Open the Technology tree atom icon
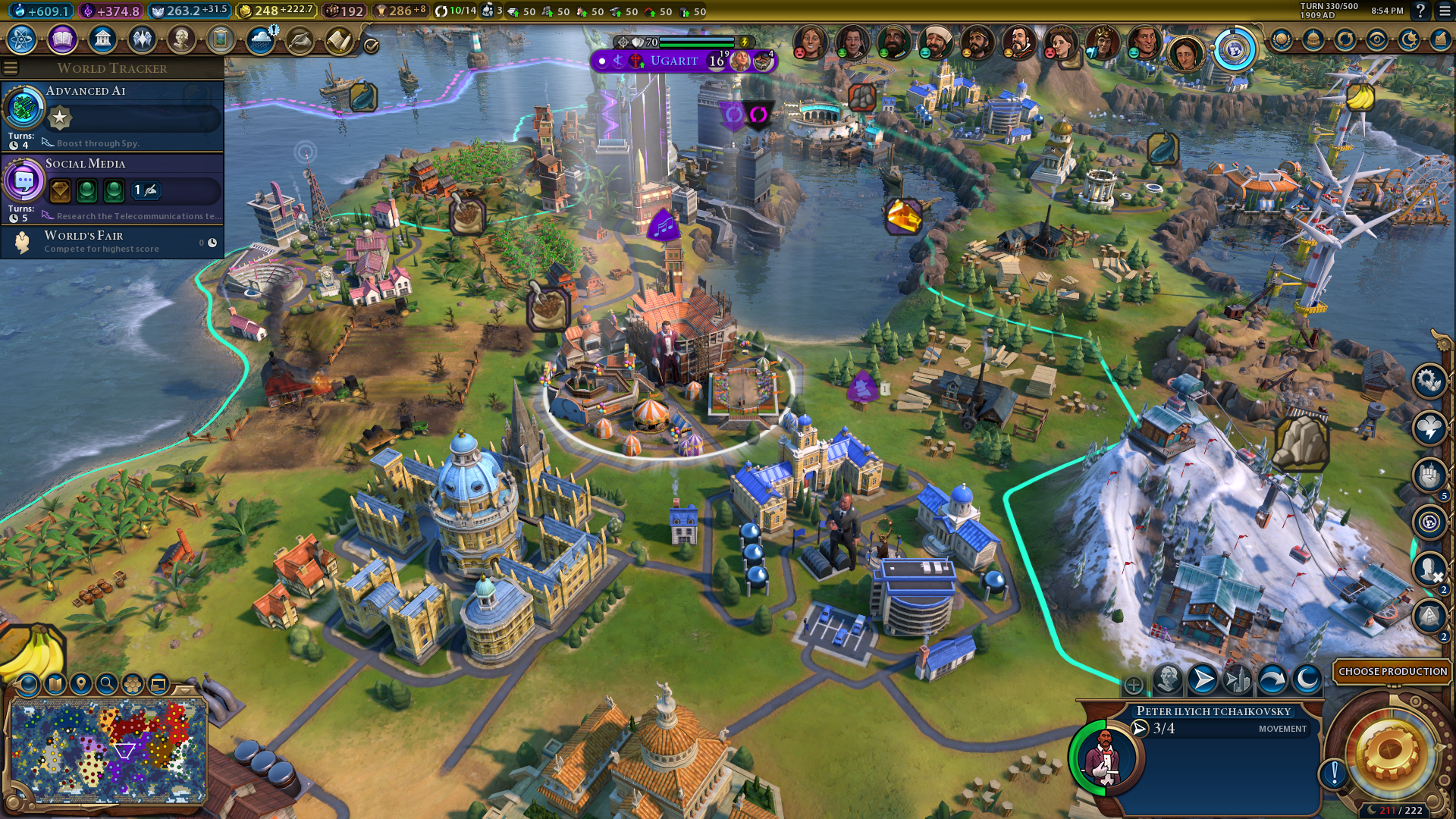Screen dimensions: 1456x819 [22, 39]
